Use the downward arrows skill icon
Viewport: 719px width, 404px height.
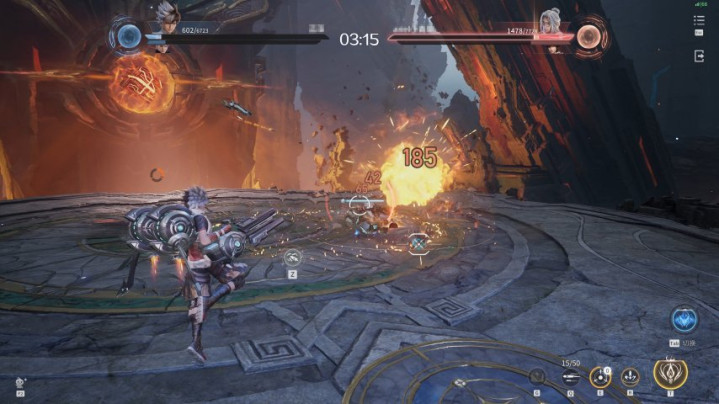click(631, 377)
